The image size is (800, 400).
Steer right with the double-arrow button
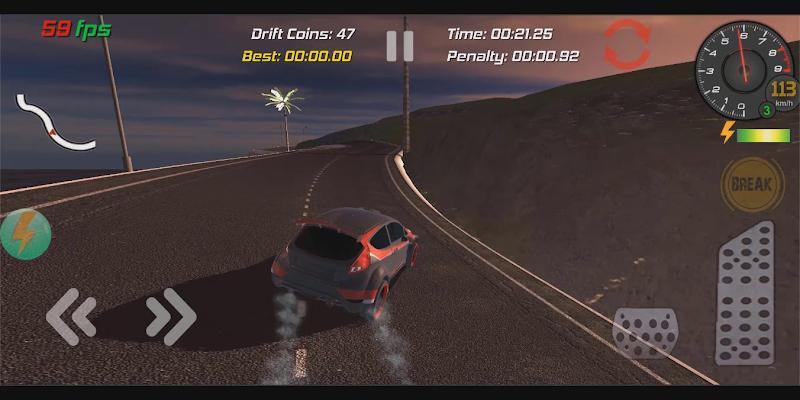(x=171, y=317)
